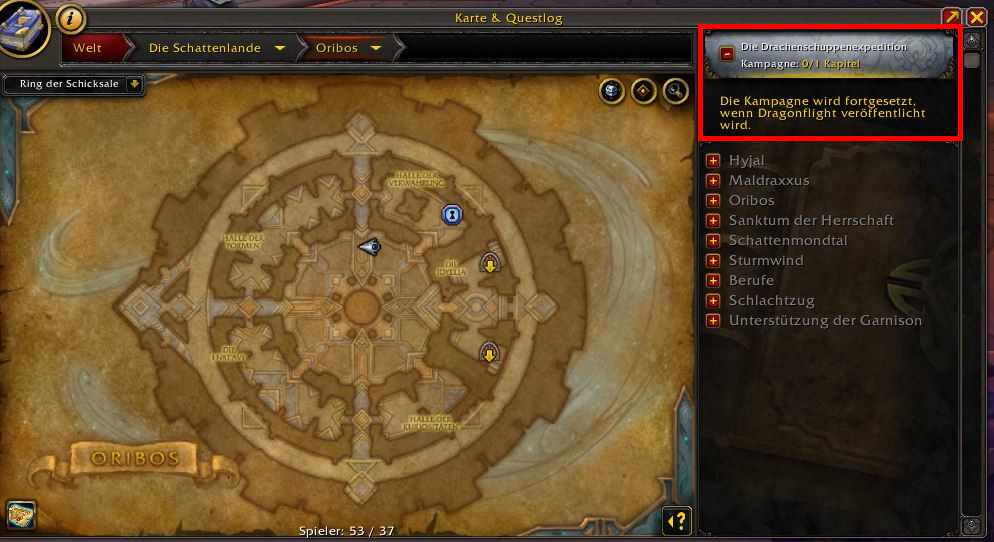The image size is (994, 542).
Task: Open the Ring der Schicksale floor dropdown
Action: (x=134, y=84)
